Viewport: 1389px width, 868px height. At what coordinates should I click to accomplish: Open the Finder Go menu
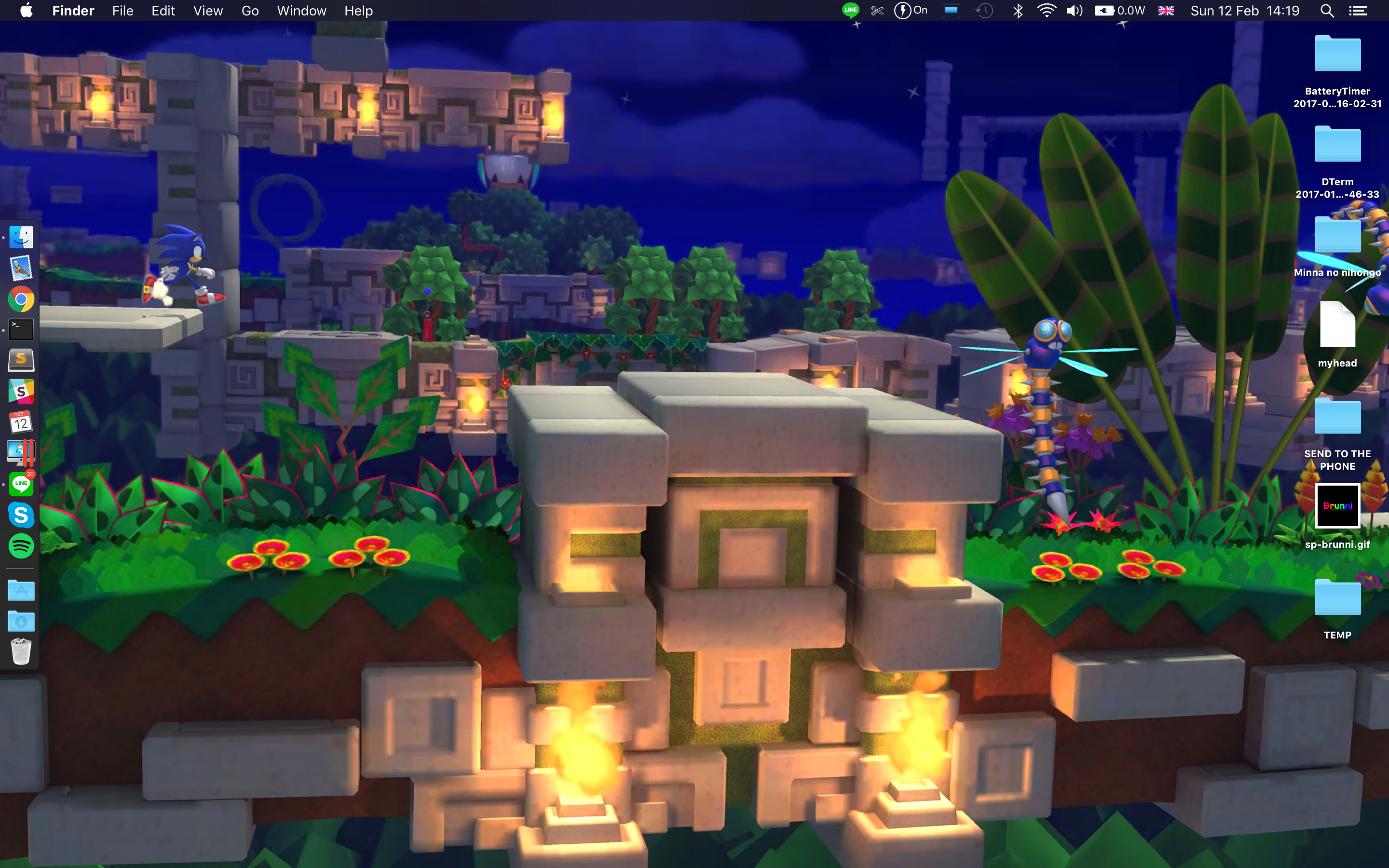[x=250, y=11]
